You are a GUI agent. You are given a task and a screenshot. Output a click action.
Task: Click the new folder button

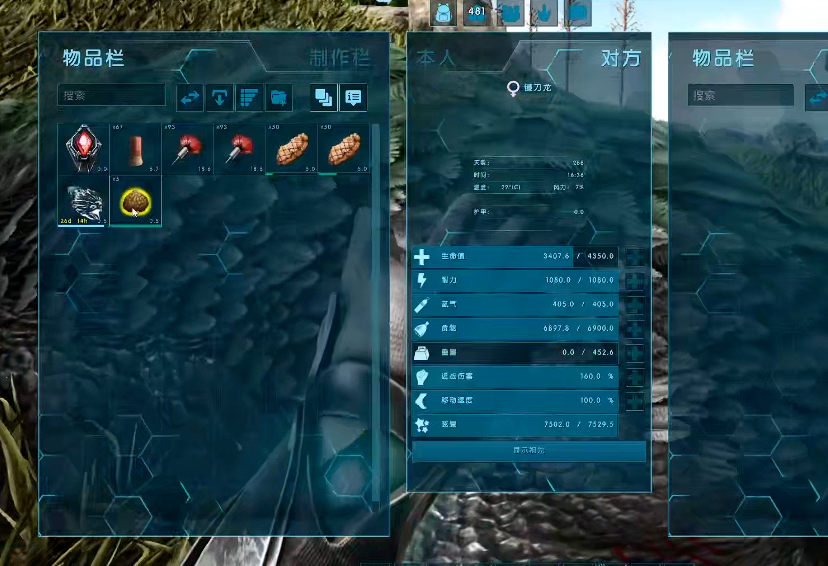(x=279, y=97)
